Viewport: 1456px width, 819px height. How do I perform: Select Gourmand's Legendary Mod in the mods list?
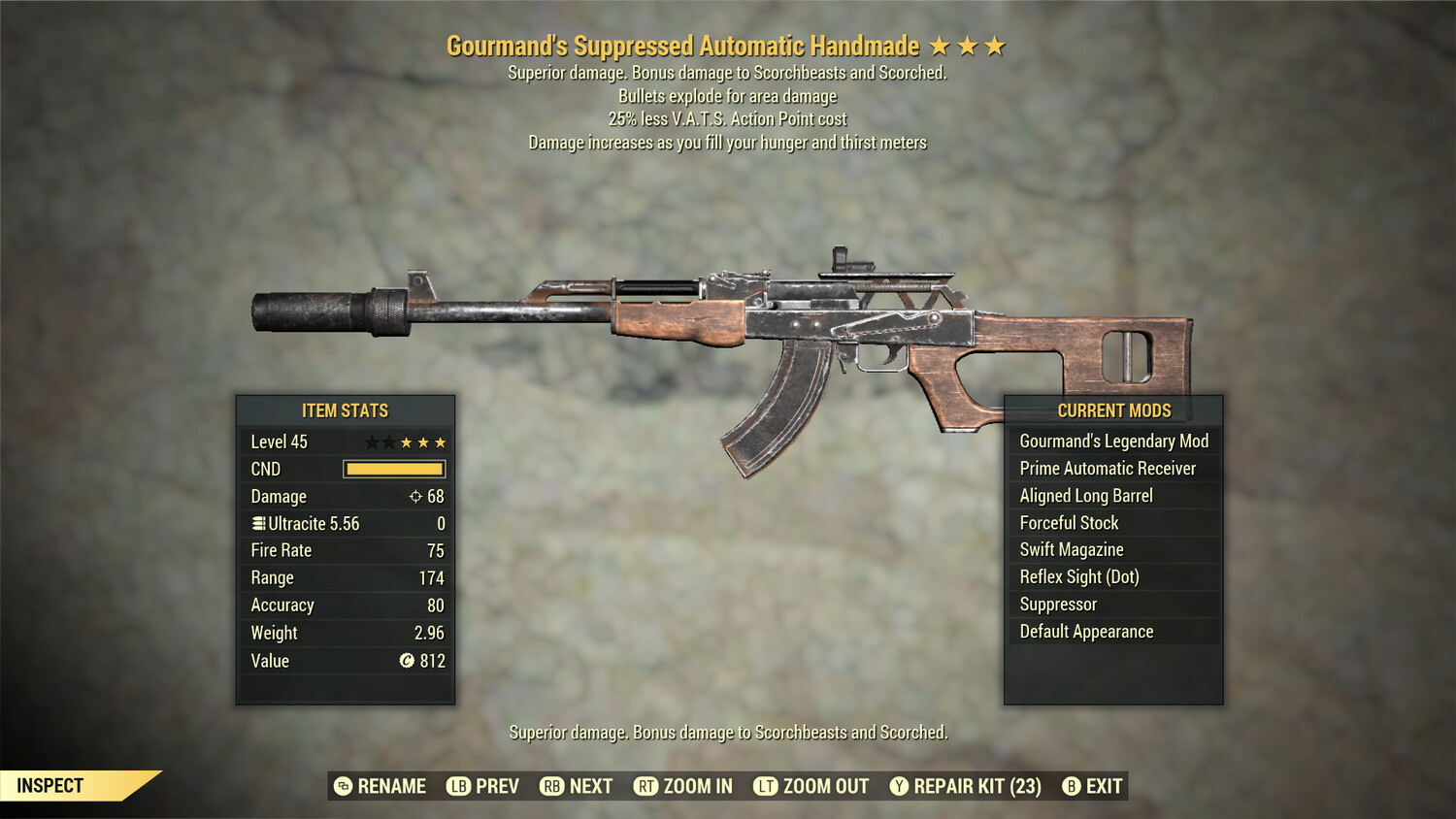pos(1113,442)
